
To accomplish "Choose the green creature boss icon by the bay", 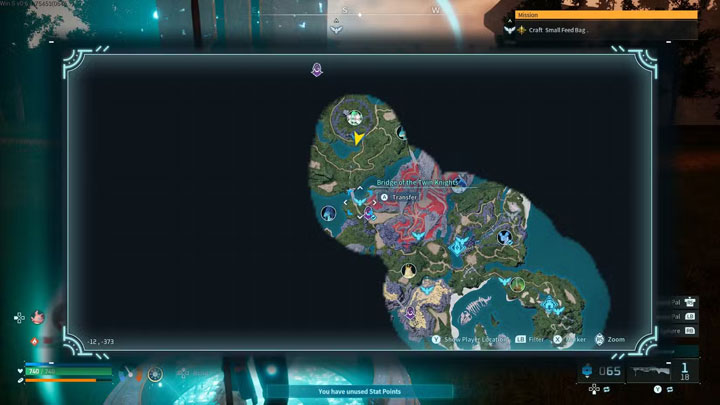I will [517, 284].
